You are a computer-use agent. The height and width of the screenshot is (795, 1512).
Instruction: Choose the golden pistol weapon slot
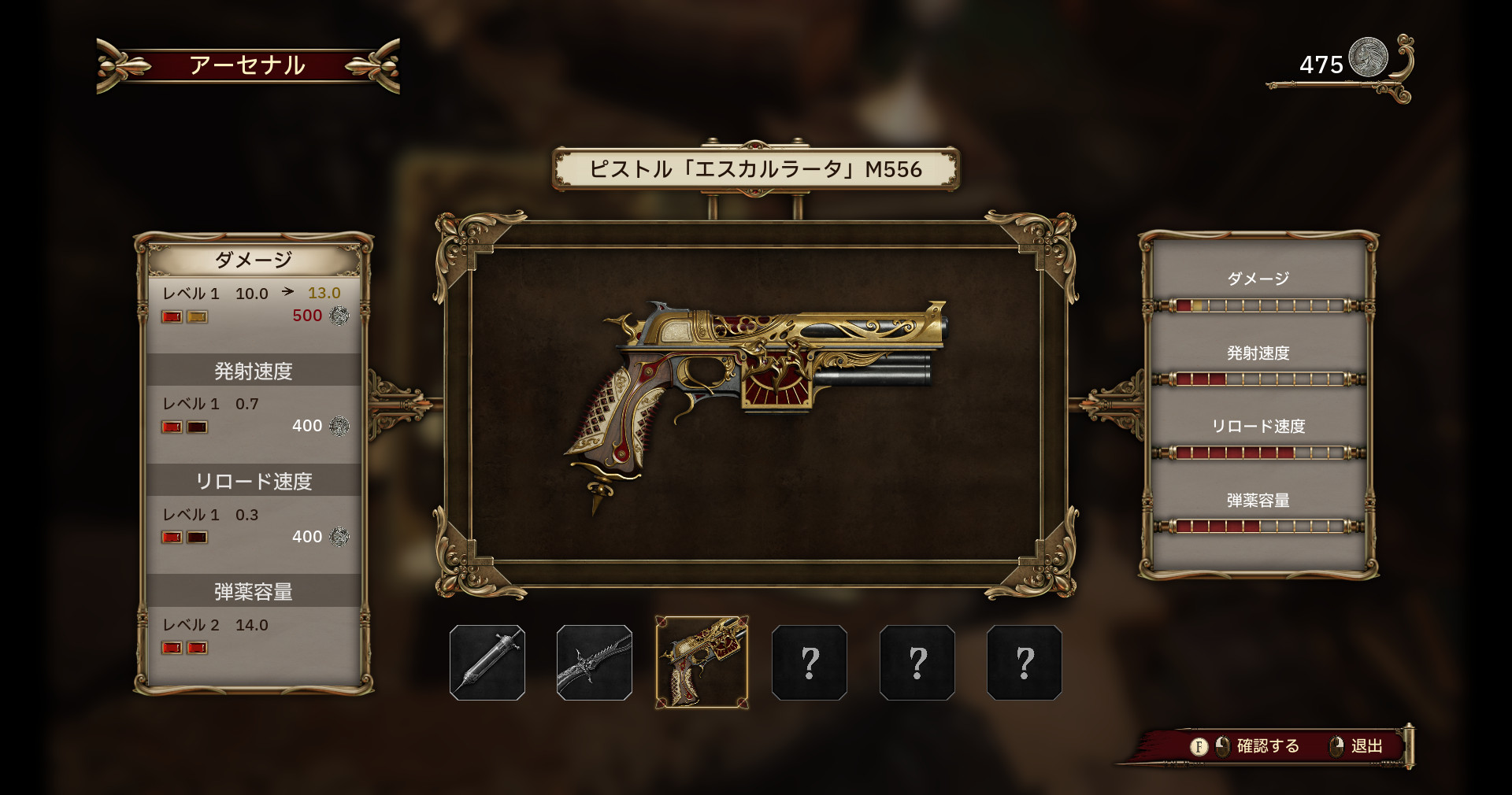(x=702, y=663)
